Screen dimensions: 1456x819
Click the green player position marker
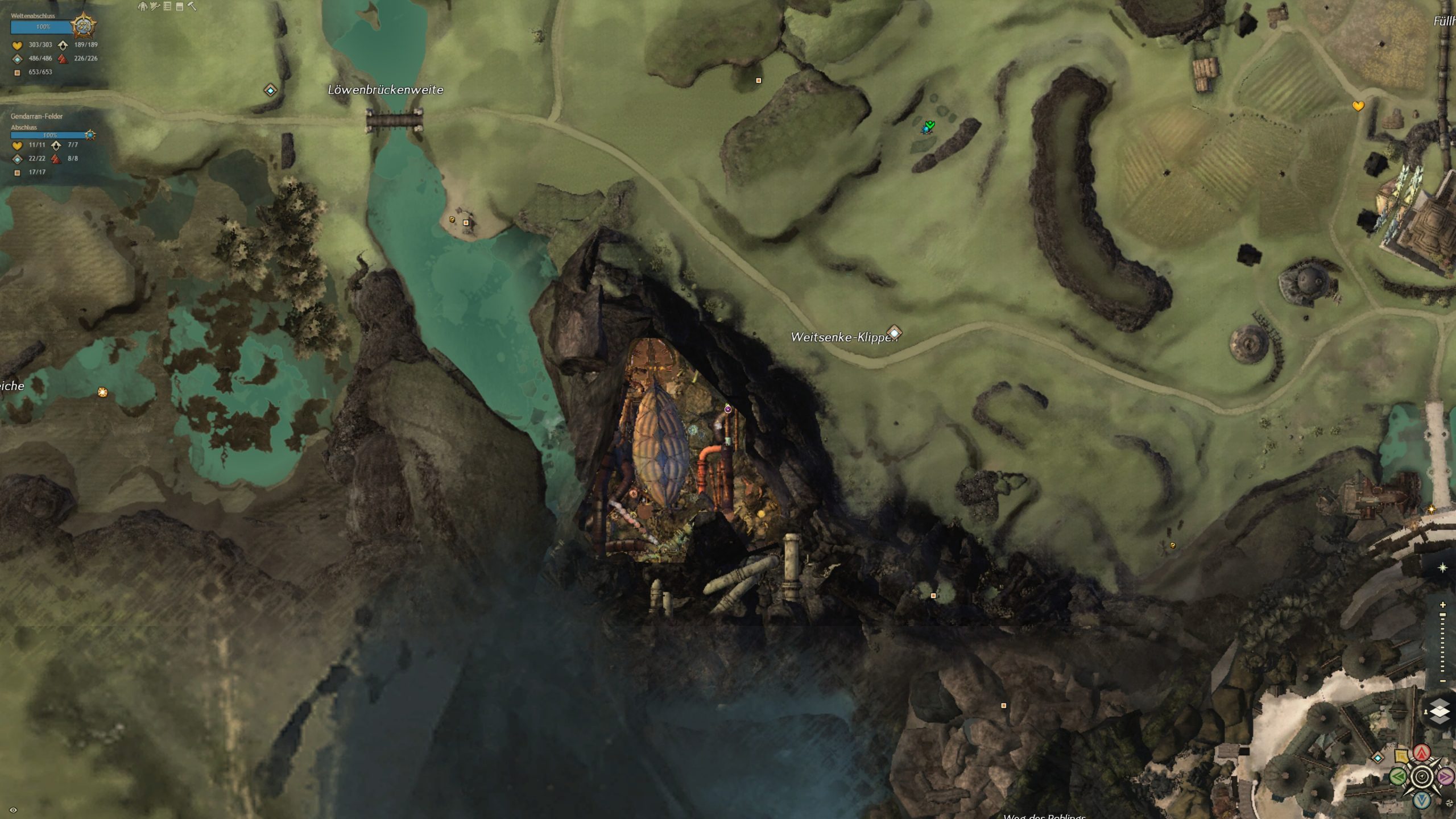point(929,126)
